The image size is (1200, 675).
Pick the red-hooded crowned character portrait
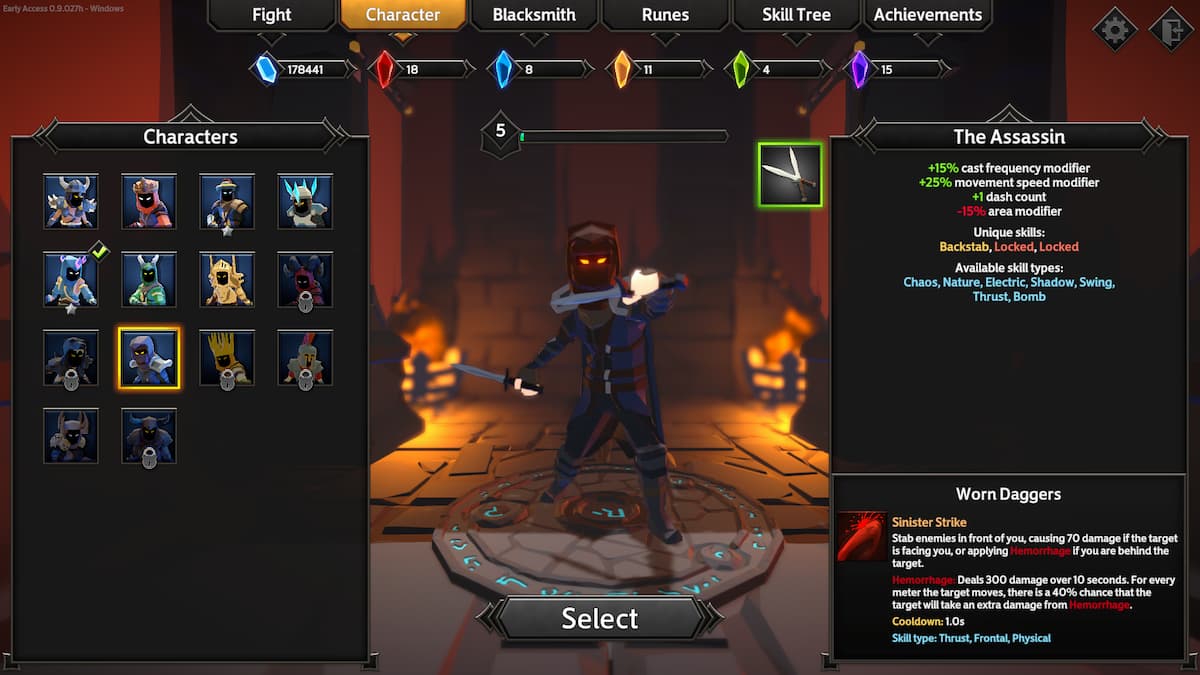[149, 201]
